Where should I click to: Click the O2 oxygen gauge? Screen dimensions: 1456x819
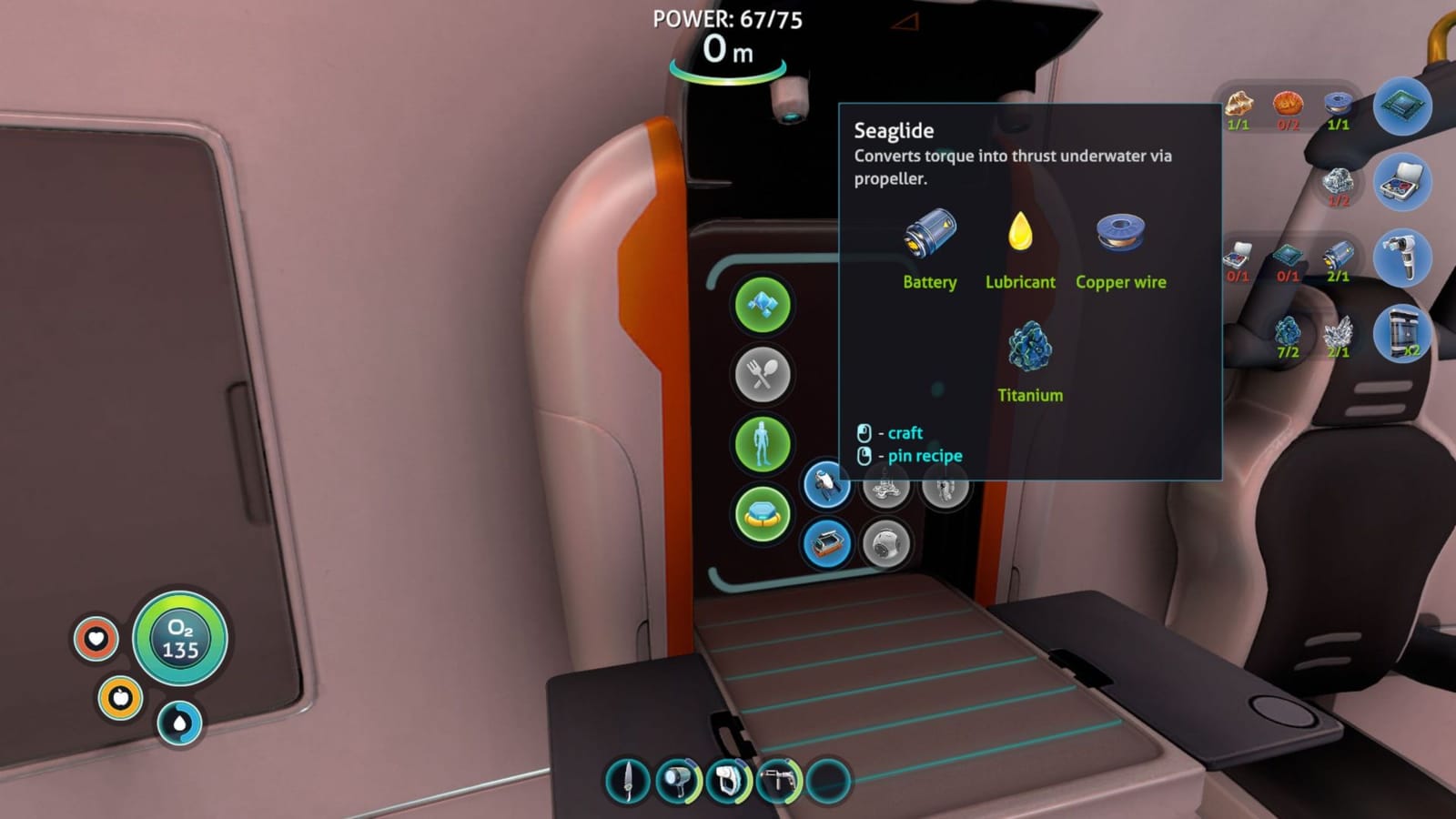pos(181,638)
